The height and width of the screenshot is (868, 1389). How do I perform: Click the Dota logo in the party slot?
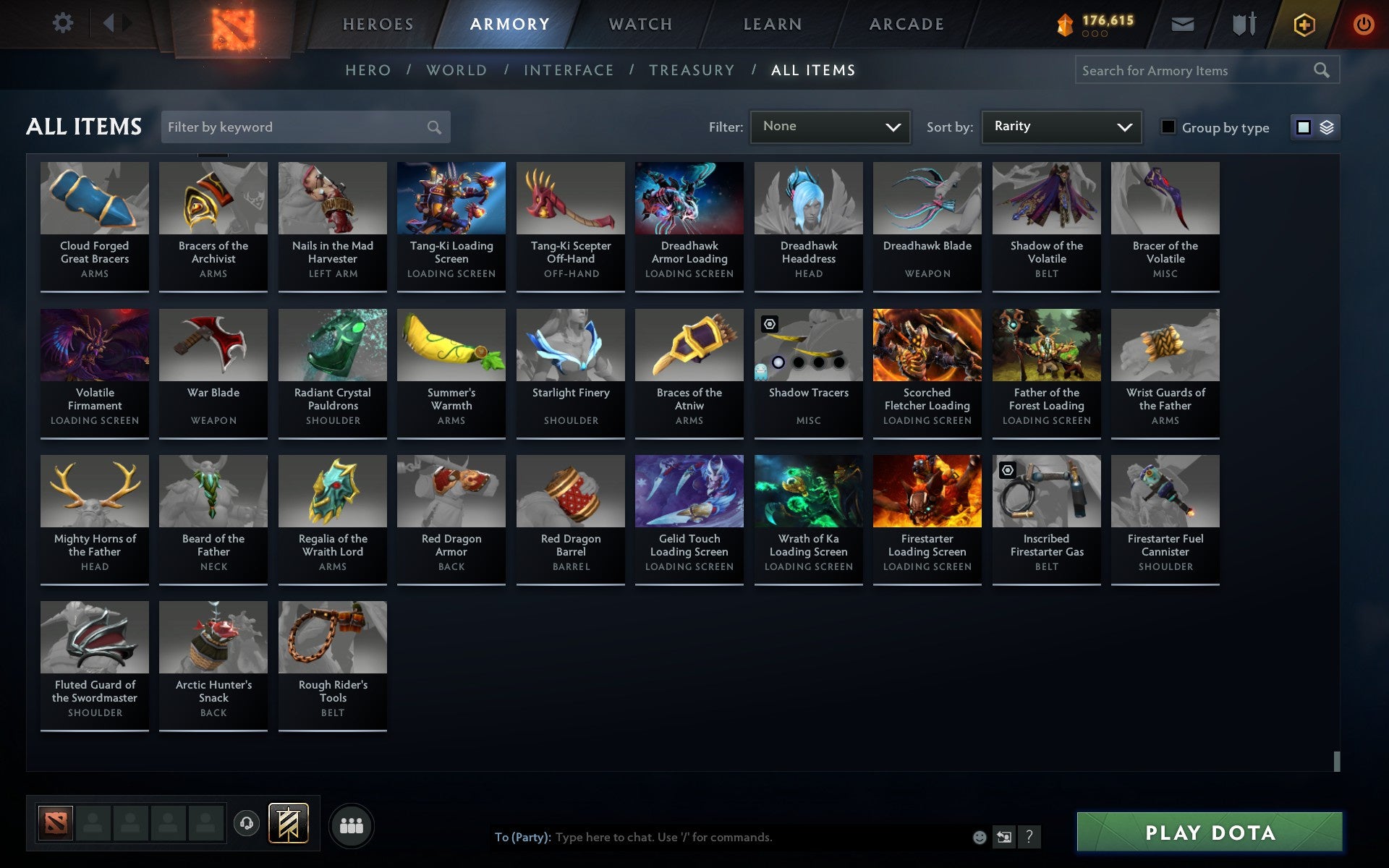coord(56,822)
